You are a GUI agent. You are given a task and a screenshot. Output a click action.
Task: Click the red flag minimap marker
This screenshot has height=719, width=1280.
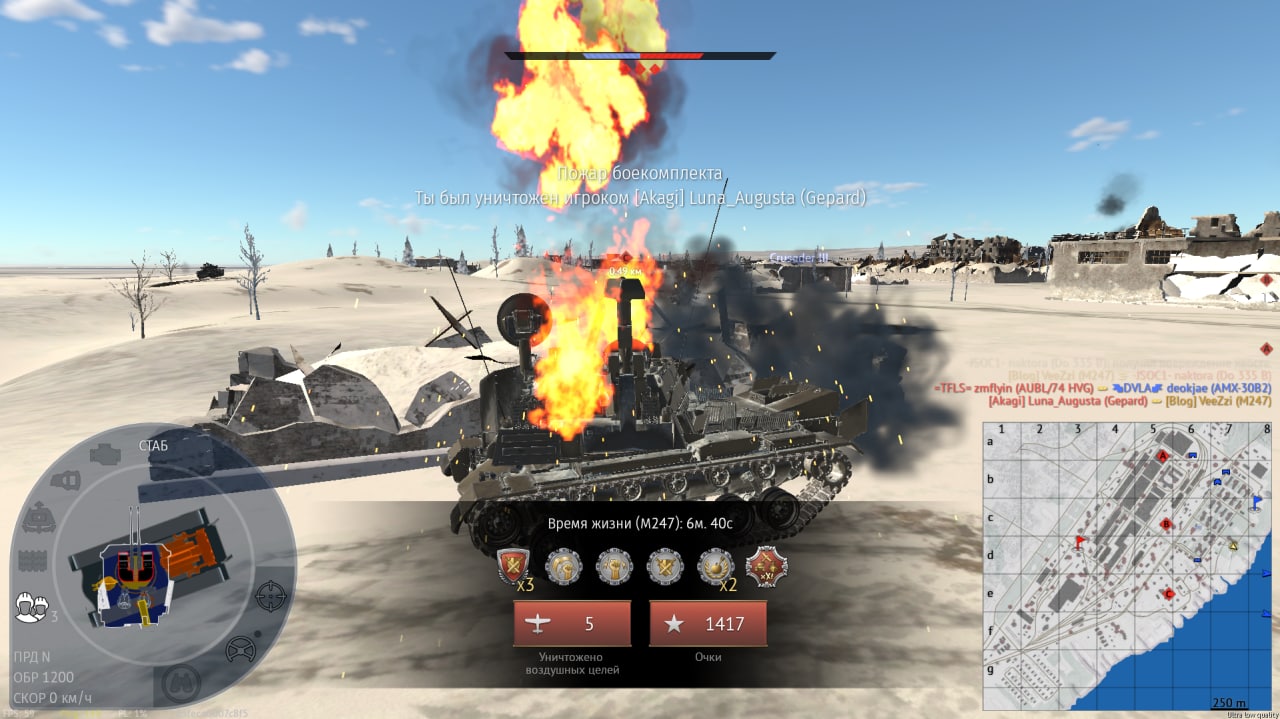point(1080,542)
